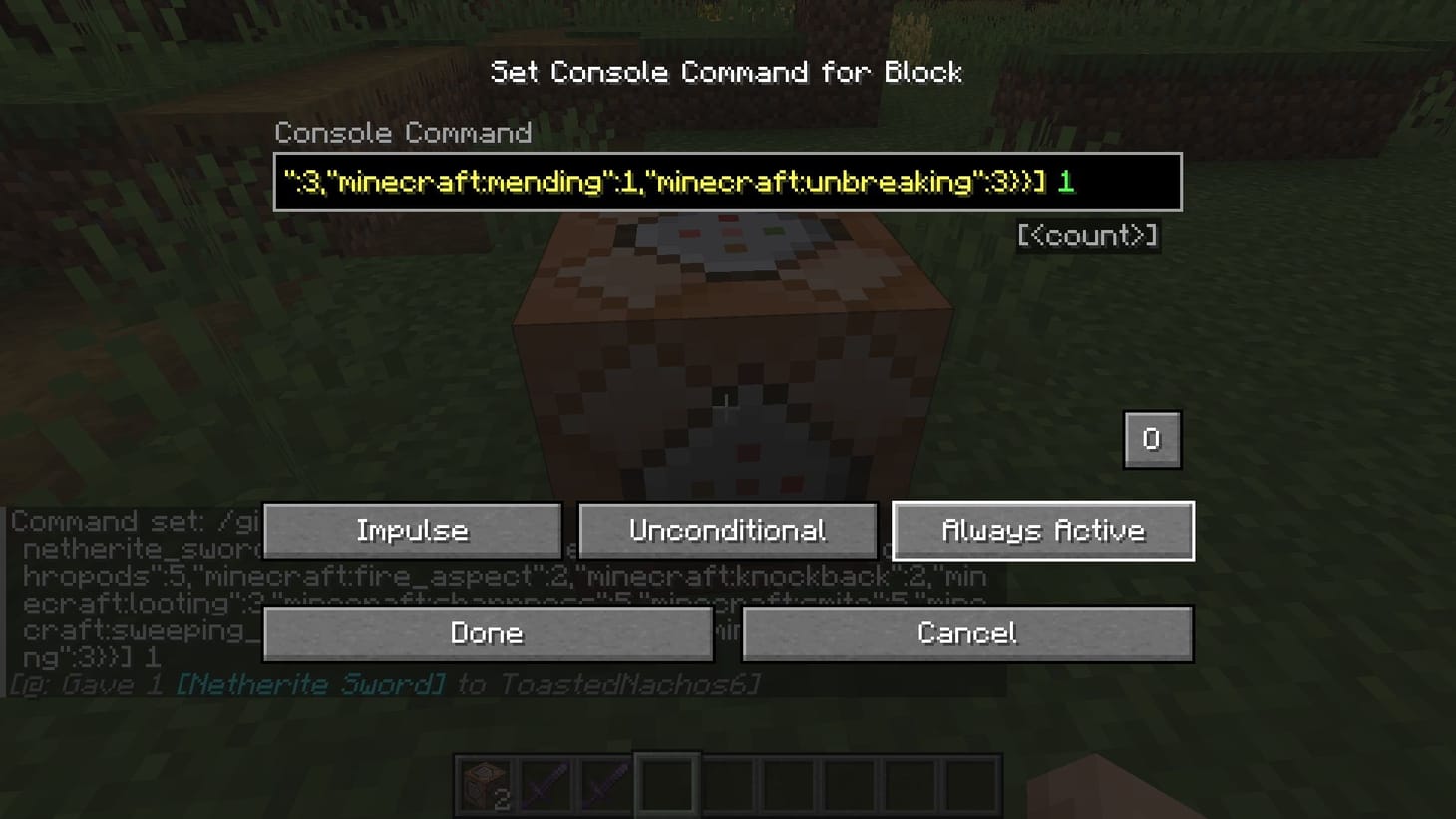Toggle the Always Active setting
The height and width of the screenshot is (819, 1456).
1042,530
